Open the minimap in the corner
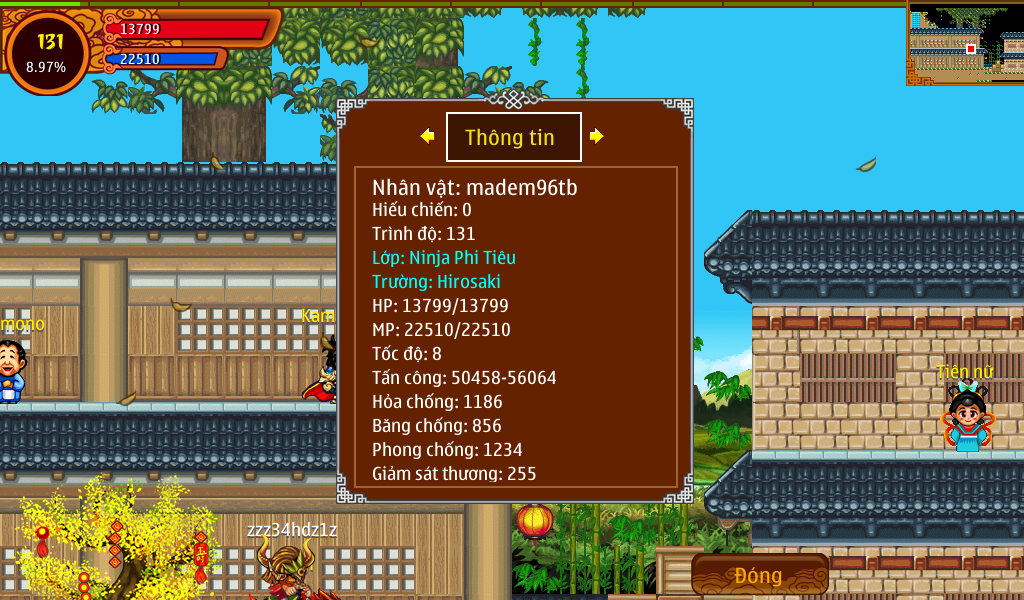Viewport: 1024px width, 600px height. [x=965, y=43]
